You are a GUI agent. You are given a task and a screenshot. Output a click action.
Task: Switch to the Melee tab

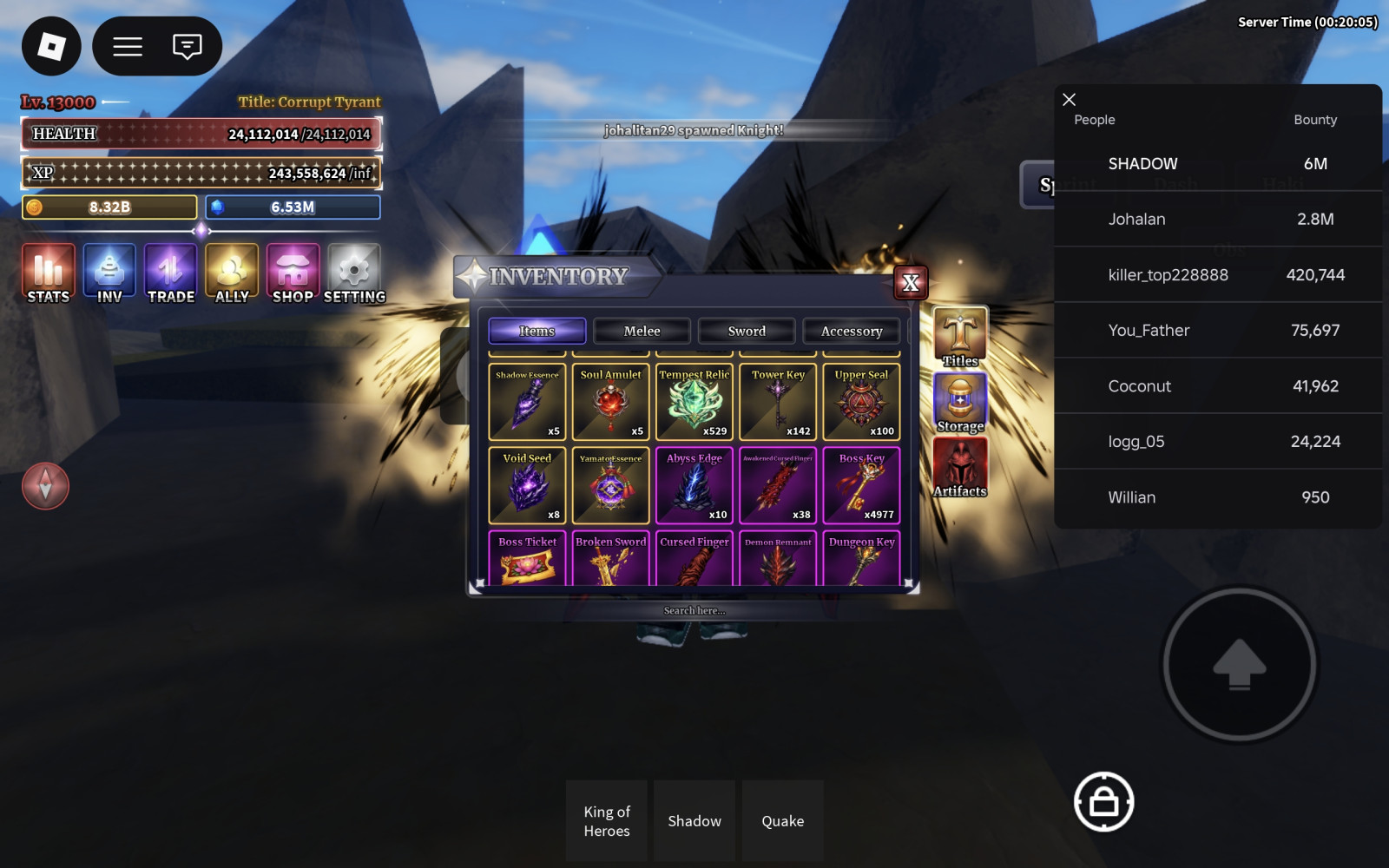tap(642, 331)
